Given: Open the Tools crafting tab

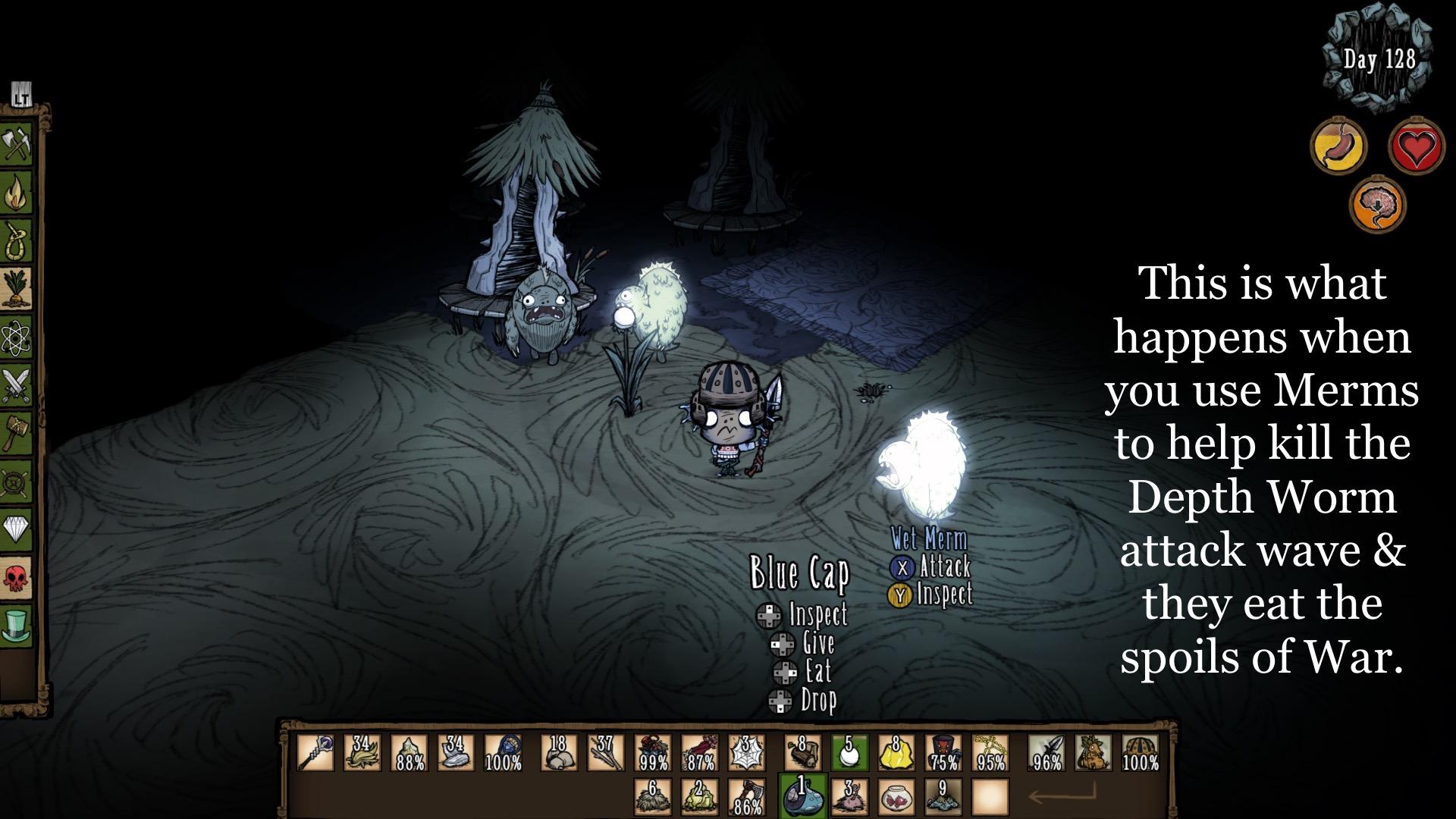Looking at the screenshot, I should [x=17, y=143].
